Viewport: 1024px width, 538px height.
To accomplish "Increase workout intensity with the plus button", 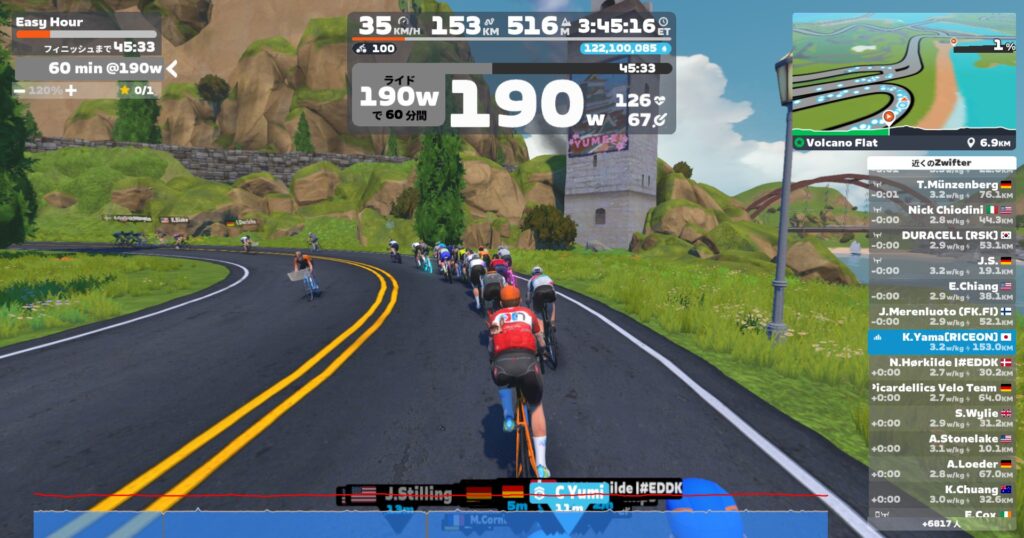I will (71, 90).
